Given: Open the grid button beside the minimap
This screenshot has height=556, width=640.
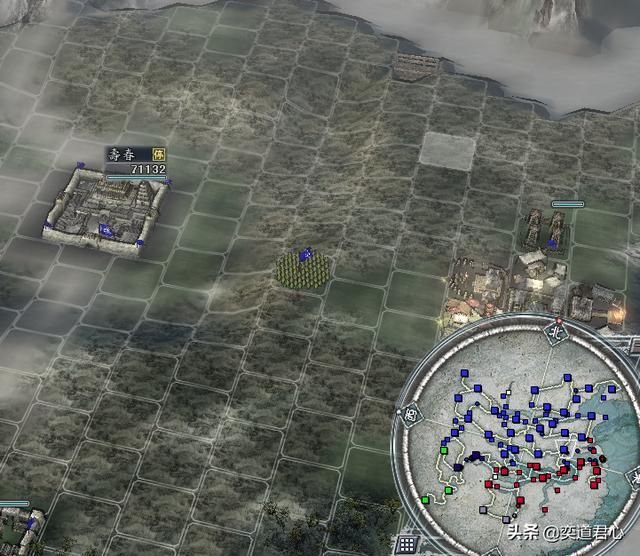Looking at the screenshot, I should [407, 545].
